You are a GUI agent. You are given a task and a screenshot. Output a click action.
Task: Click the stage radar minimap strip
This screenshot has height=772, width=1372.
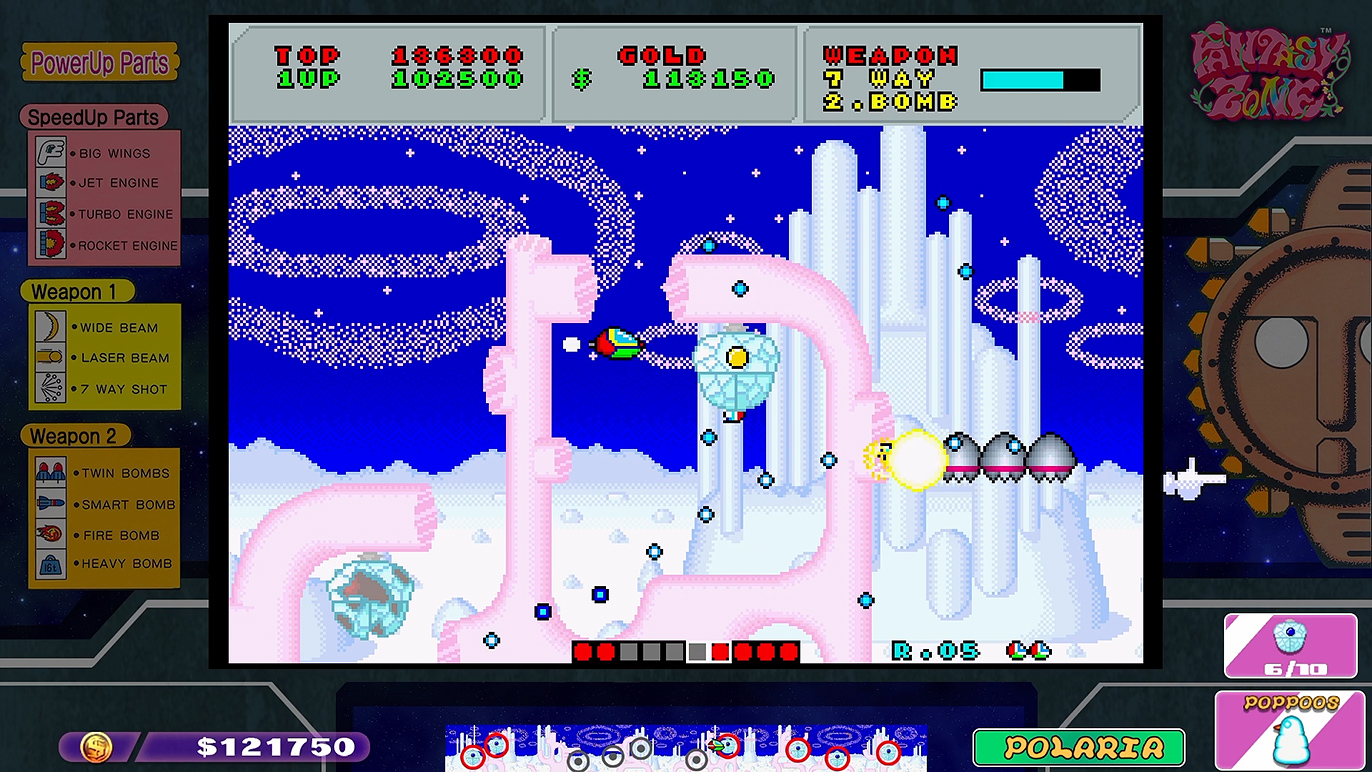[685, 748]
